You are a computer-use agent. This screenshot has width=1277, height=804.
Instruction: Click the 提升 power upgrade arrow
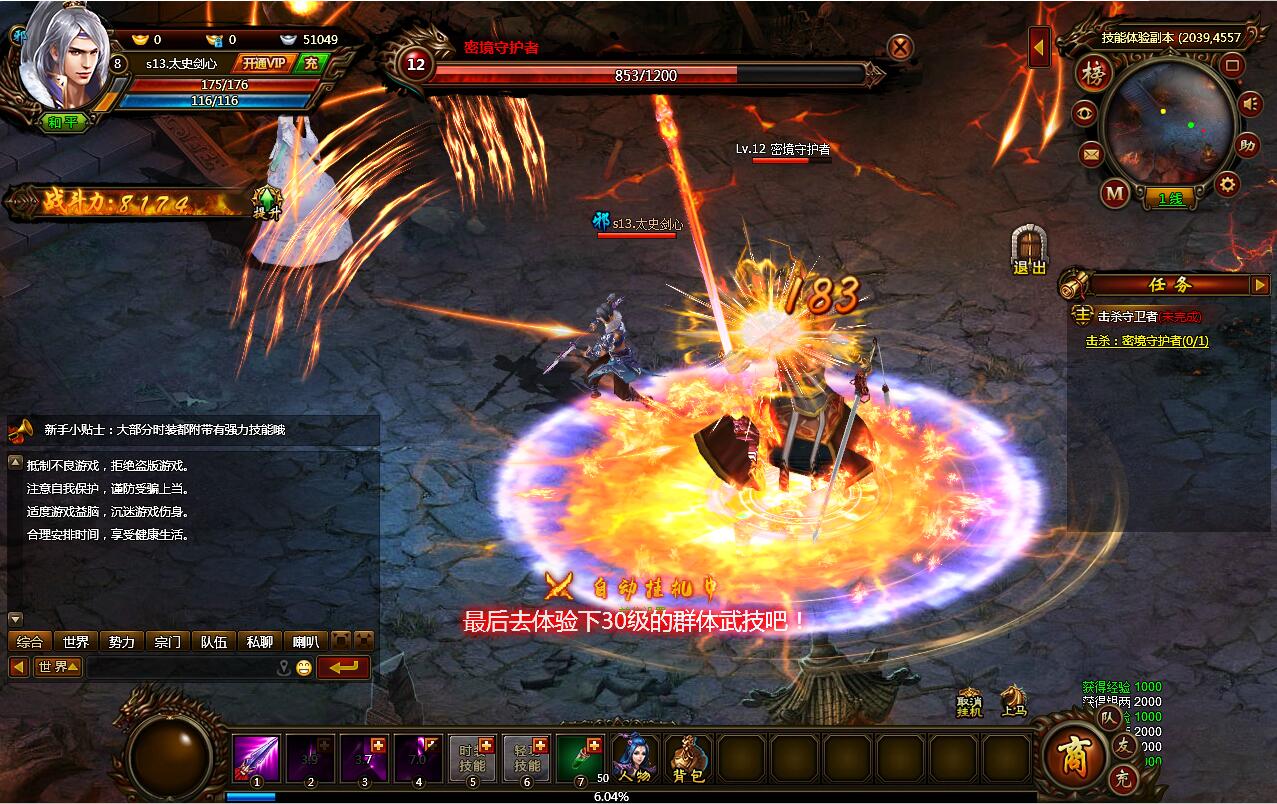[x=266, y=203]
